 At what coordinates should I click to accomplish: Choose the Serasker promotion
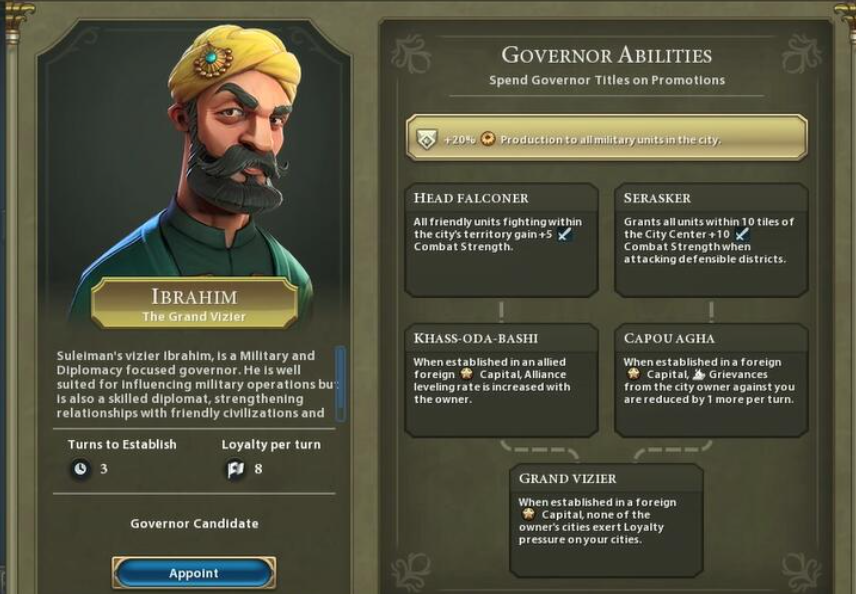(x=711, y=239)
